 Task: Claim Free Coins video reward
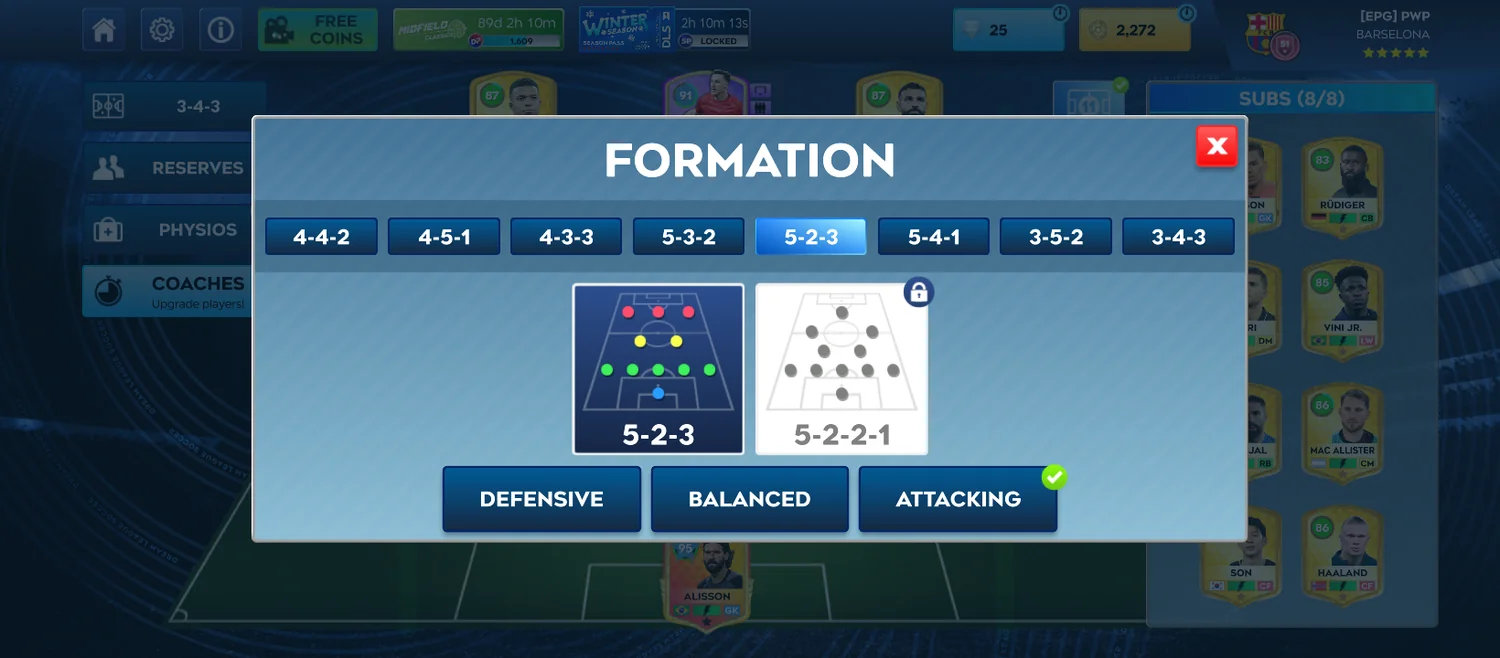317,30
